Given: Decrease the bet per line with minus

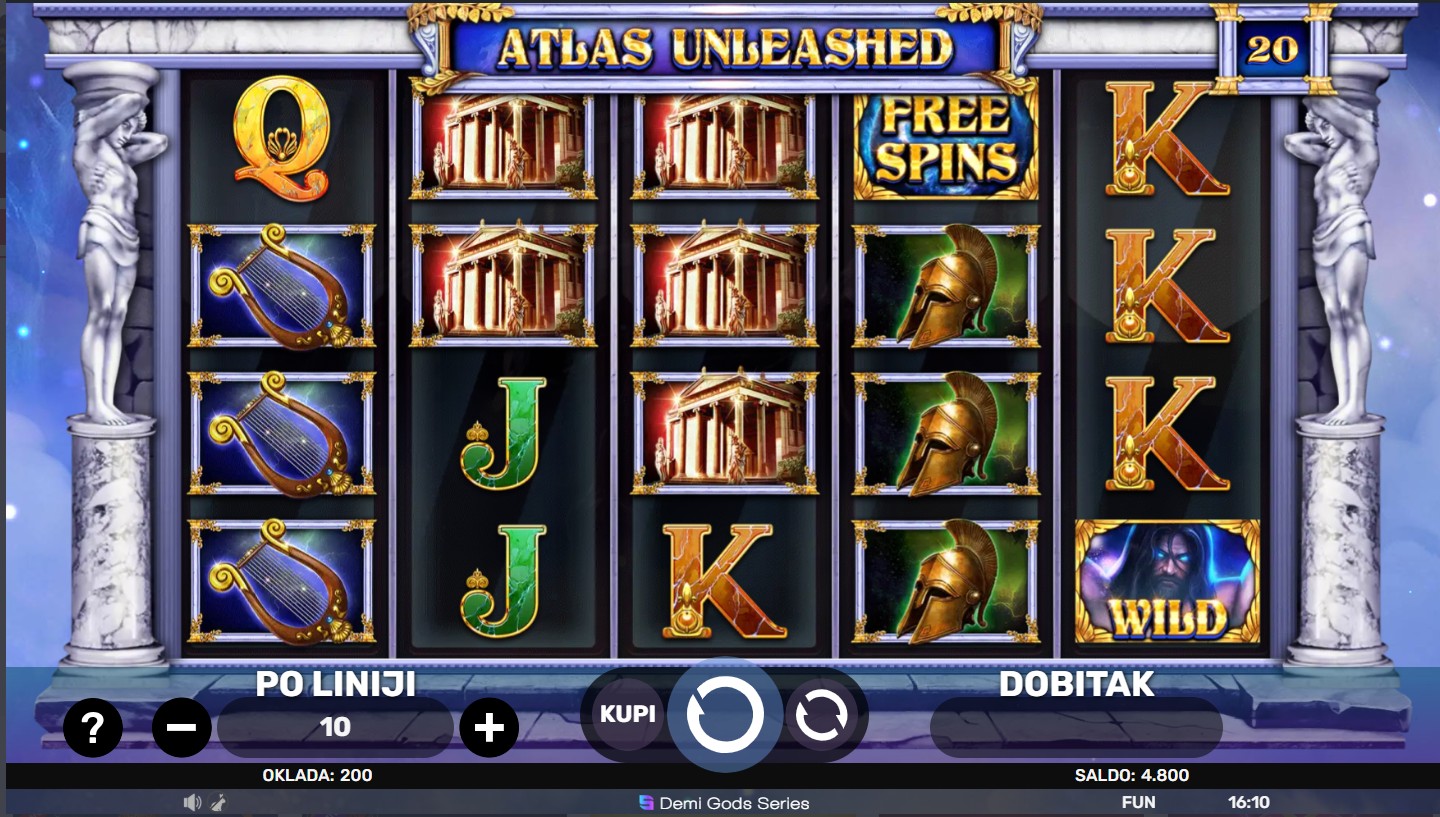Looking at the screenshot, I should tap(182, 728).
